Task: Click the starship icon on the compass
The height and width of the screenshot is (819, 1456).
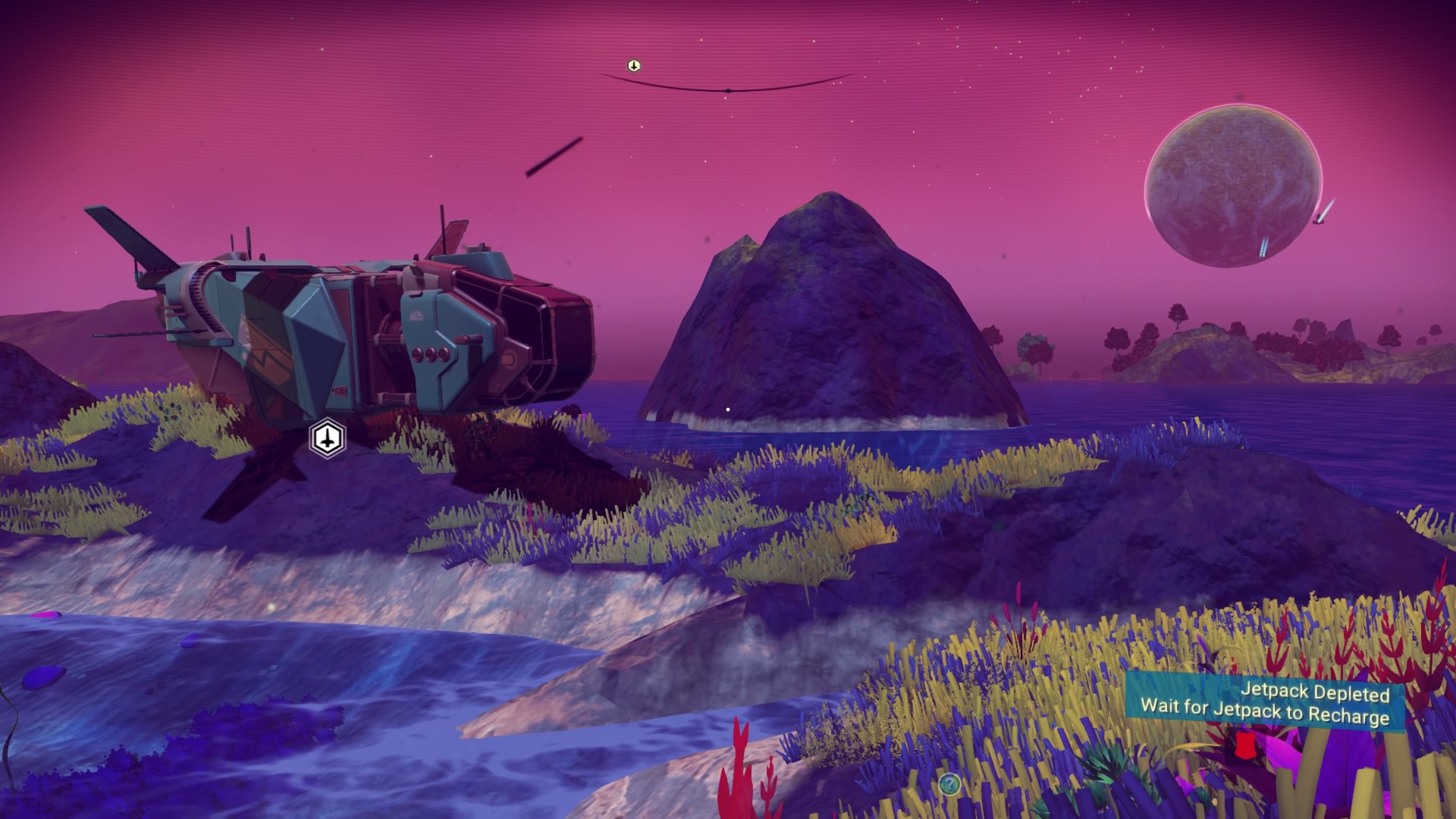Action: click(634, 66)
